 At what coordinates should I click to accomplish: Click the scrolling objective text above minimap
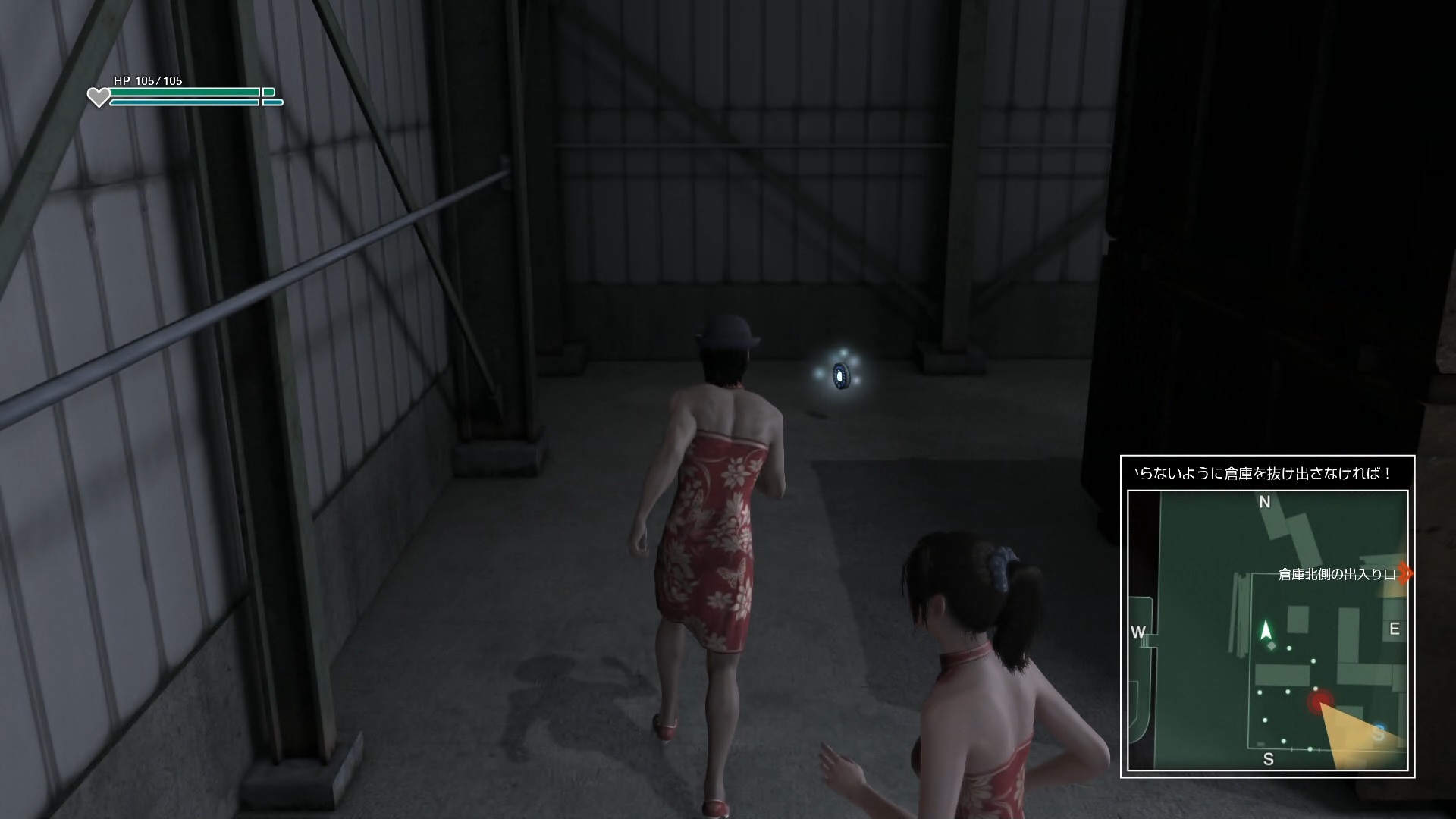pos(1263,474)
